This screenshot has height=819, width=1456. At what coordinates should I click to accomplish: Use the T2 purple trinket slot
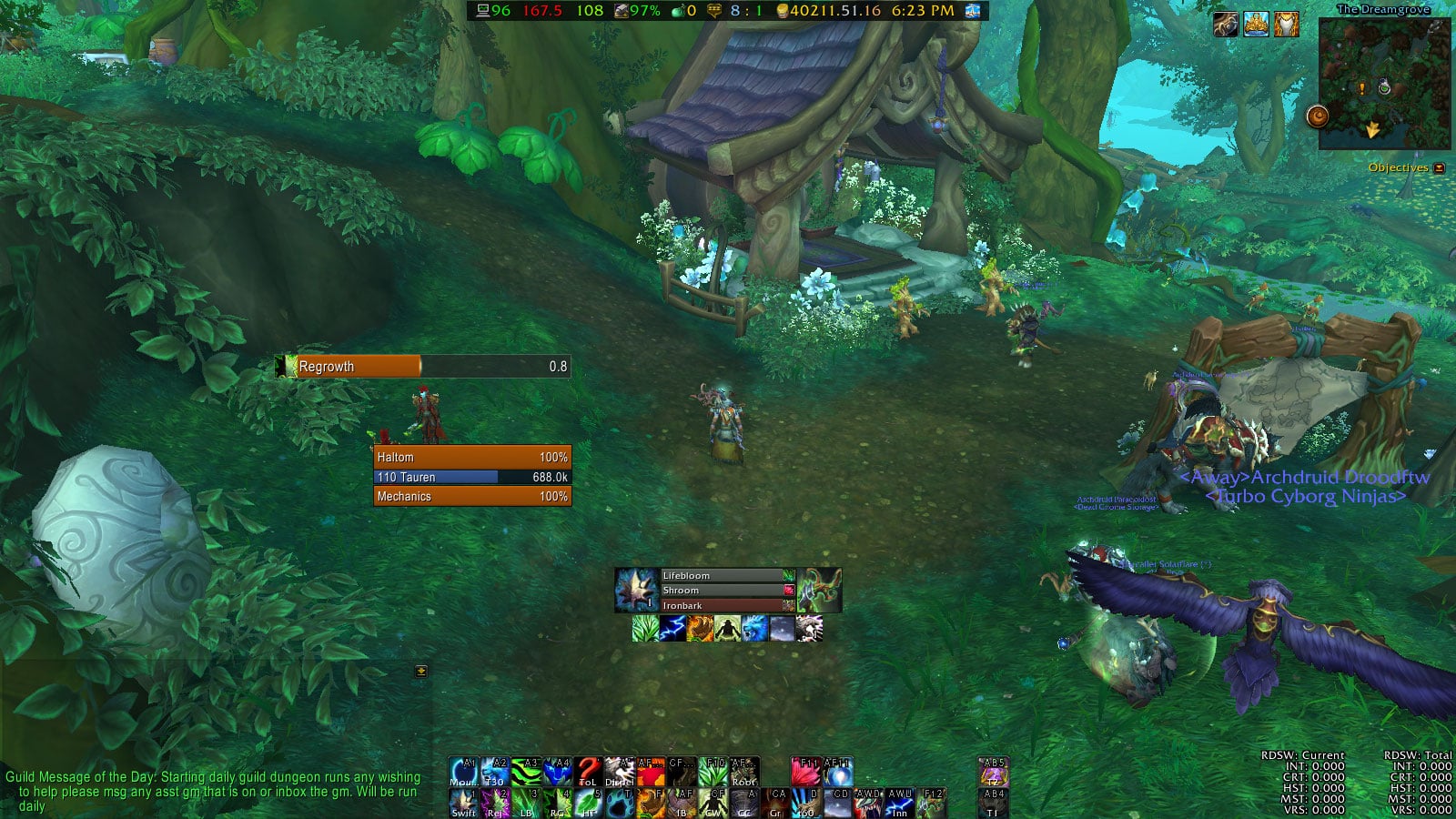pyautogui.click(x=992, y=772)
